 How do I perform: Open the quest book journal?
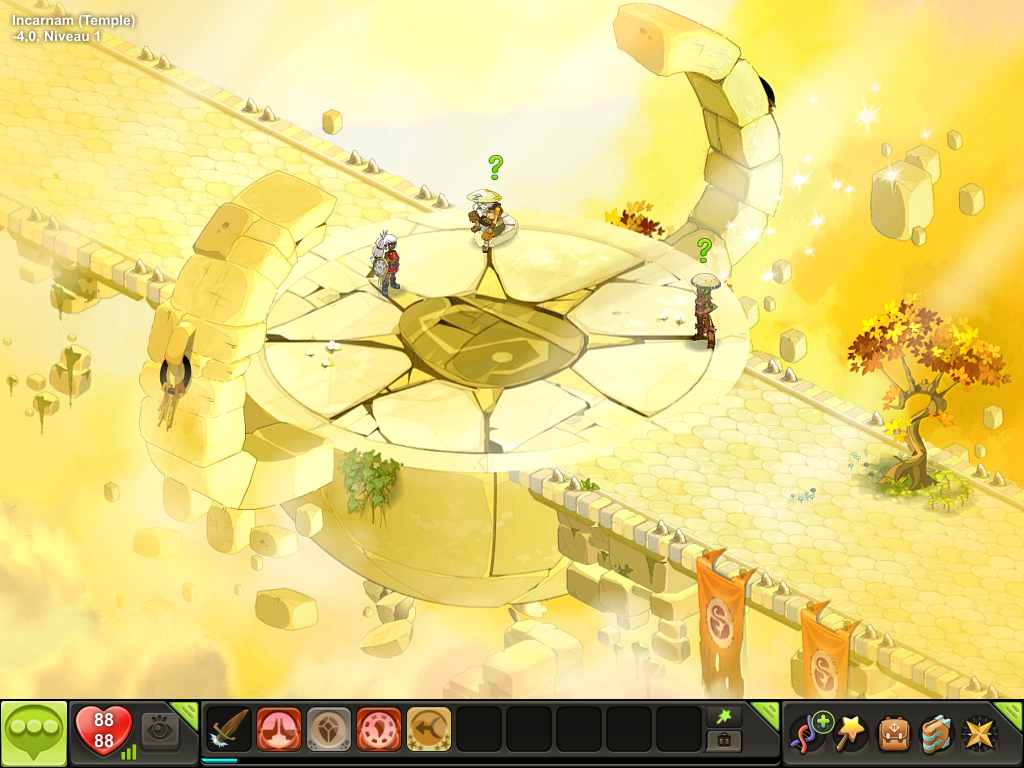[935, 733]
